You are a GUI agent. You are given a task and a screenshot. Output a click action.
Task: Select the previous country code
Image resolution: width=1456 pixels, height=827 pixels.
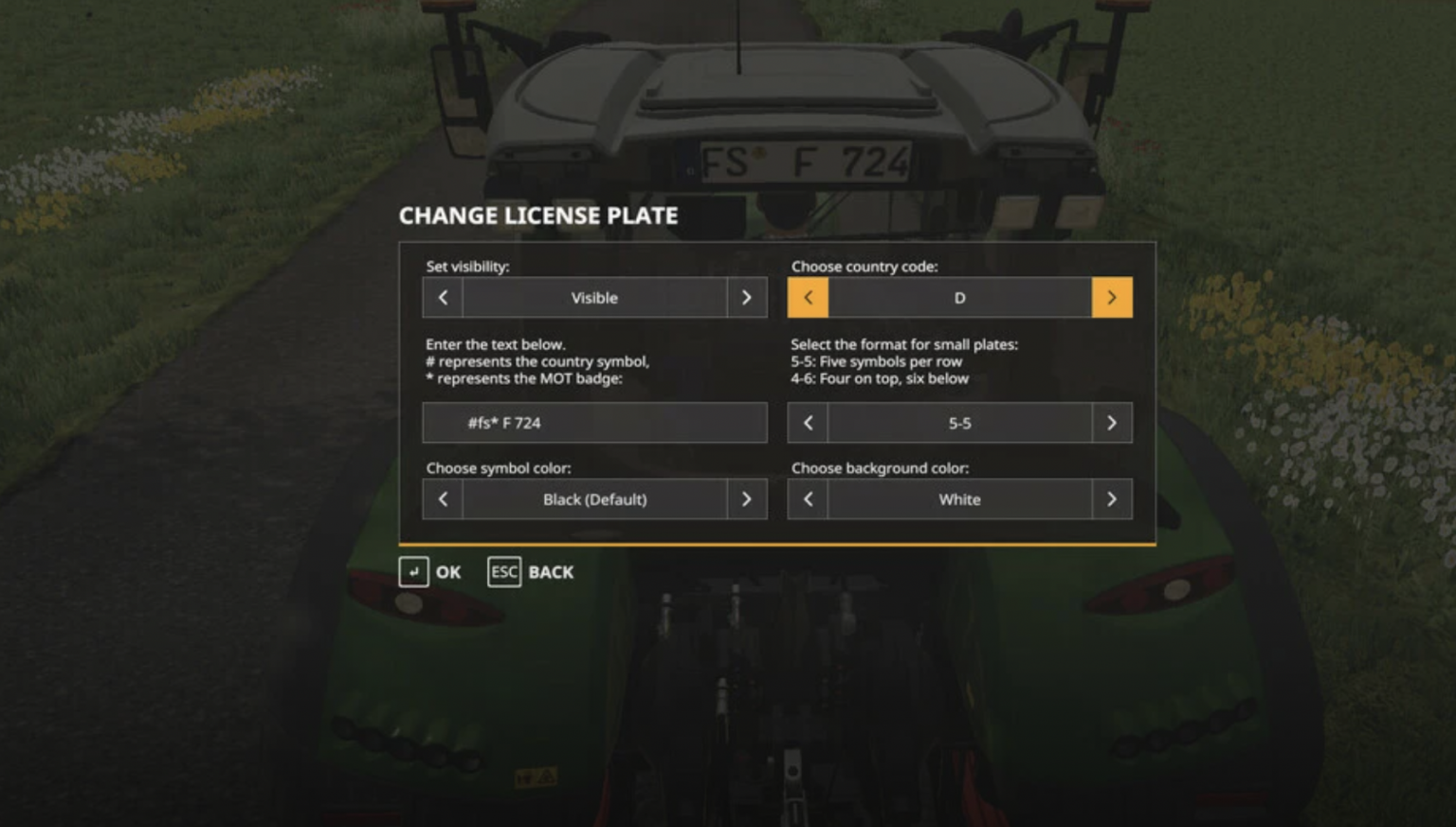click(808, 298)
